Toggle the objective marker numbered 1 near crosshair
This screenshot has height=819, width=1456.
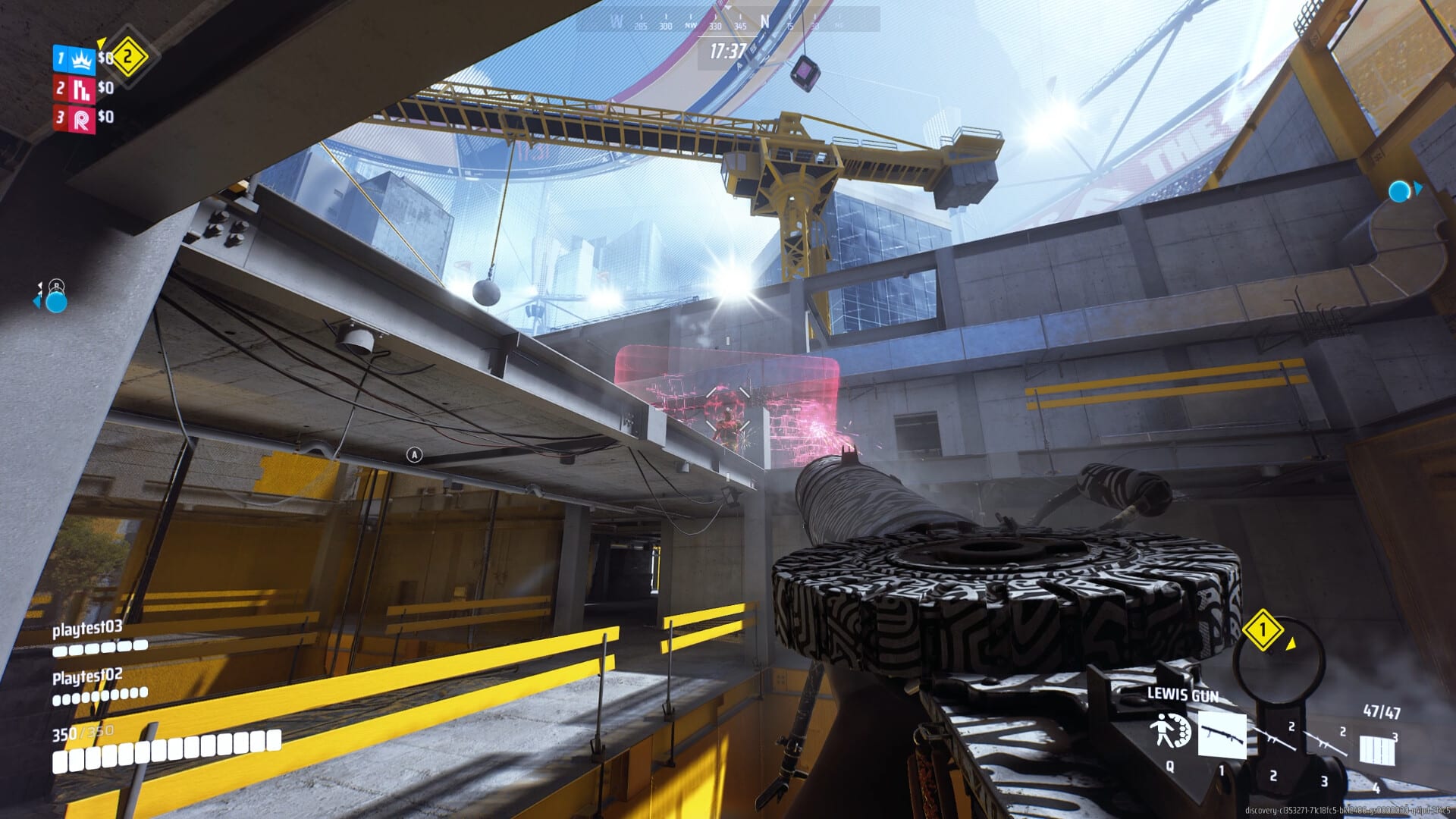[1263, 631]
